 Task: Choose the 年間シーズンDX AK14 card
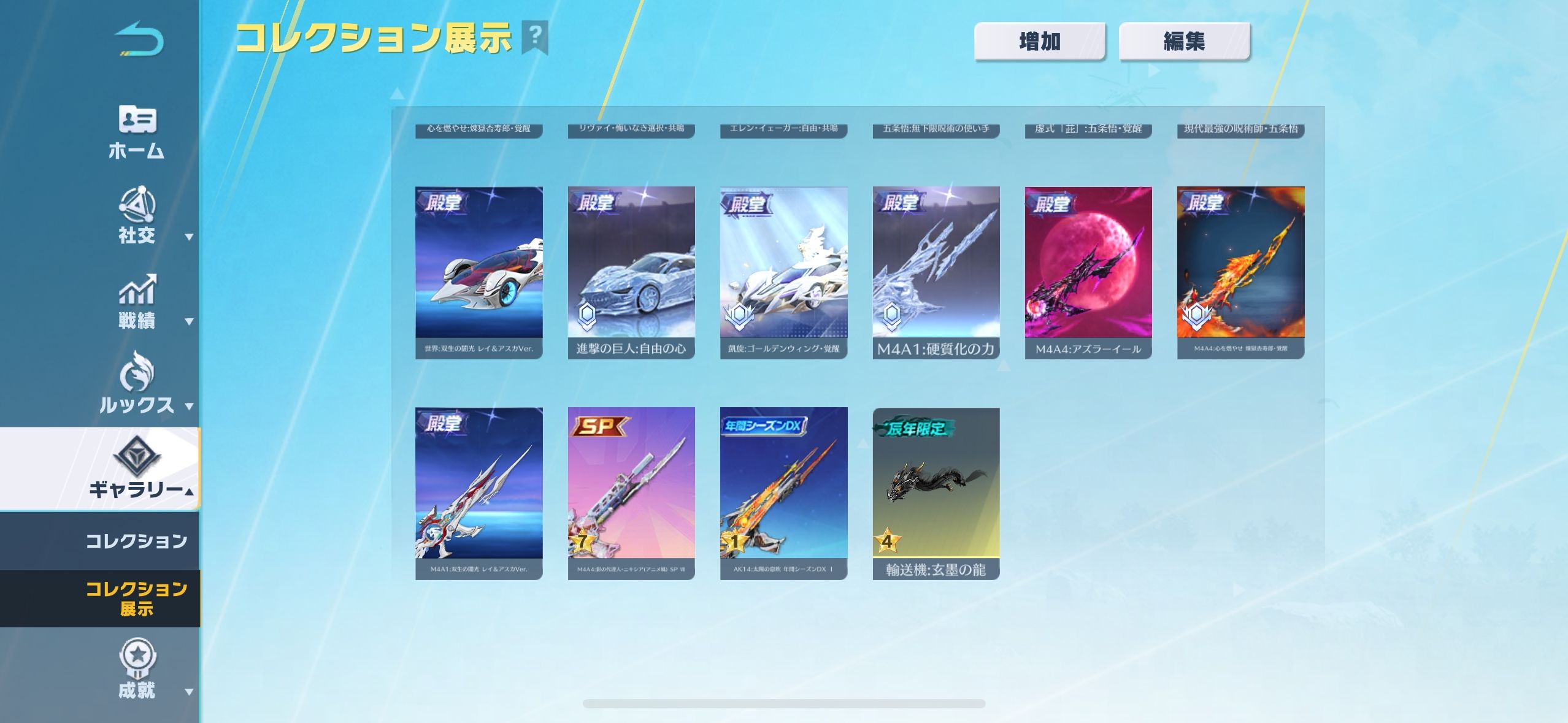click(783, 493)
